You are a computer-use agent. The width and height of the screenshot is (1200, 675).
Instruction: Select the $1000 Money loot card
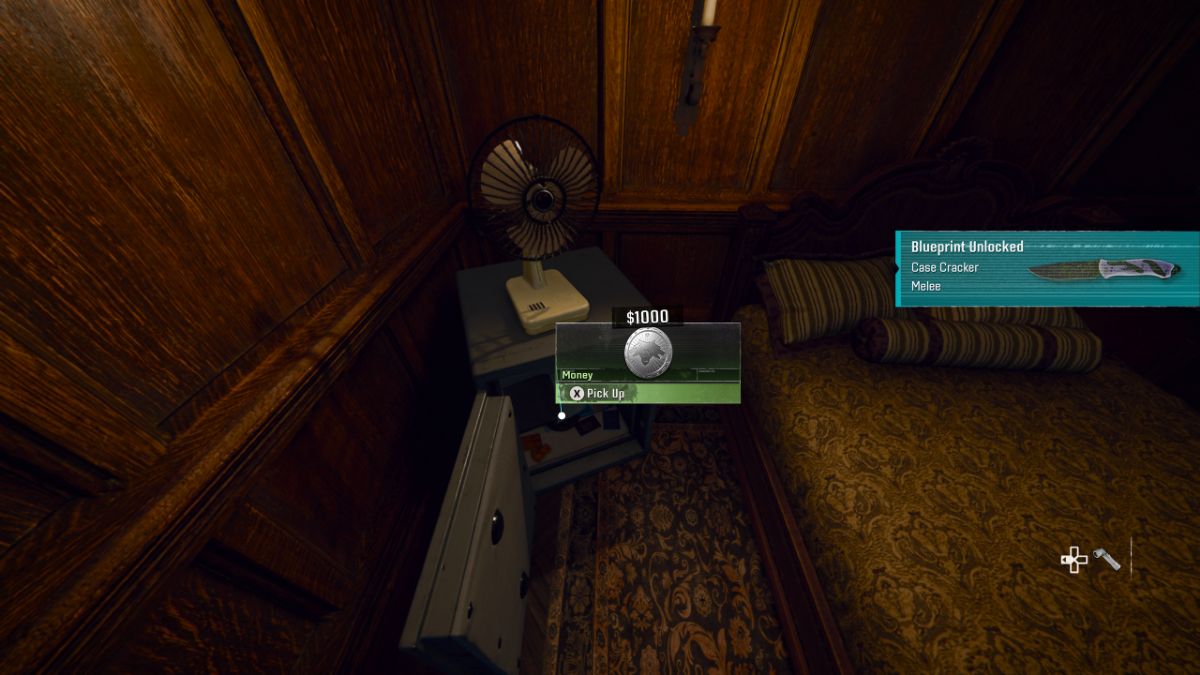pyautogui.click(x=648, y=352)
